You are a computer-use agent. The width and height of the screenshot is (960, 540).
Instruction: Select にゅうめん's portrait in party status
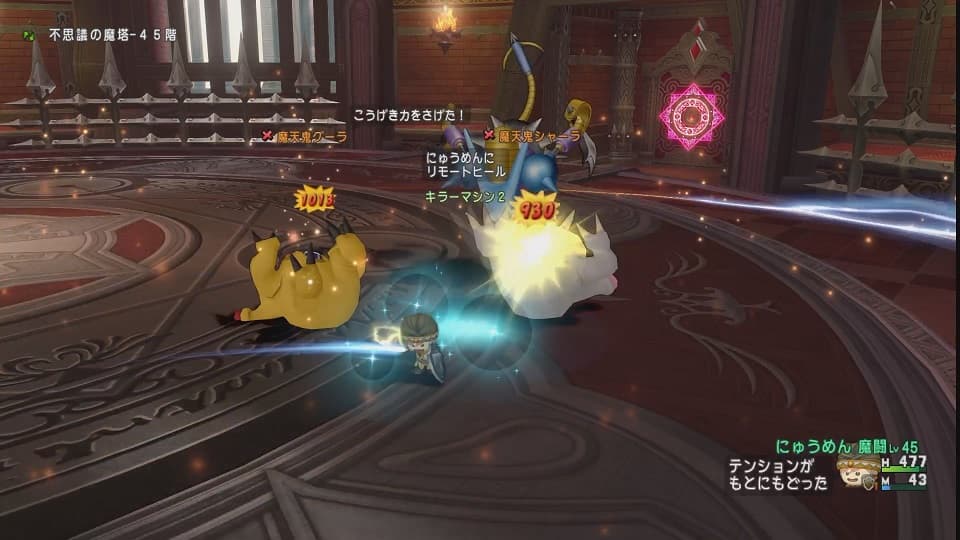pyautogui.click(x=859, y=471)
